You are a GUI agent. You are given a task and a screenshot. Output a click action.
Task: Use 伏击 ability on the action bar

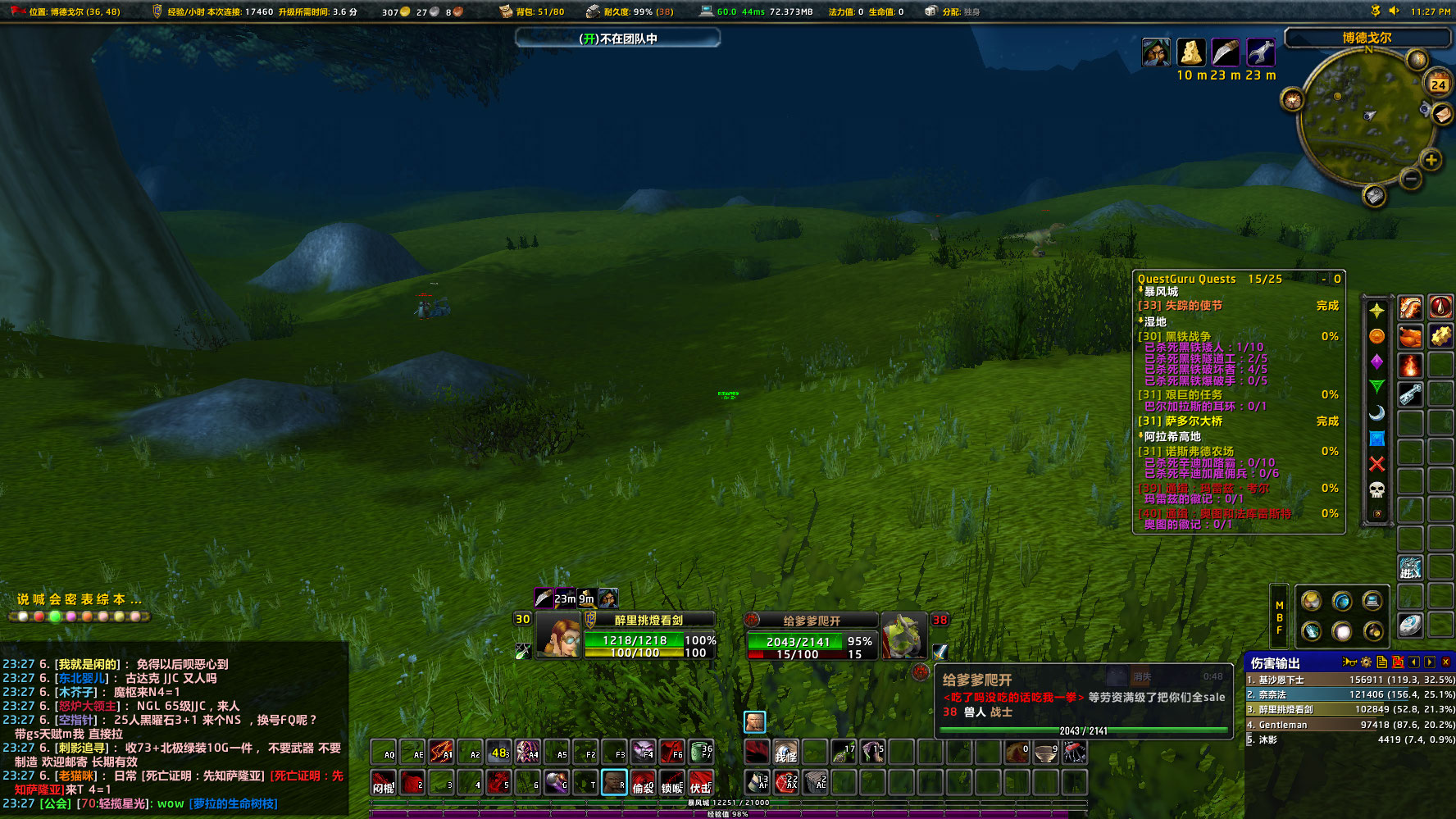pos(701,783)
